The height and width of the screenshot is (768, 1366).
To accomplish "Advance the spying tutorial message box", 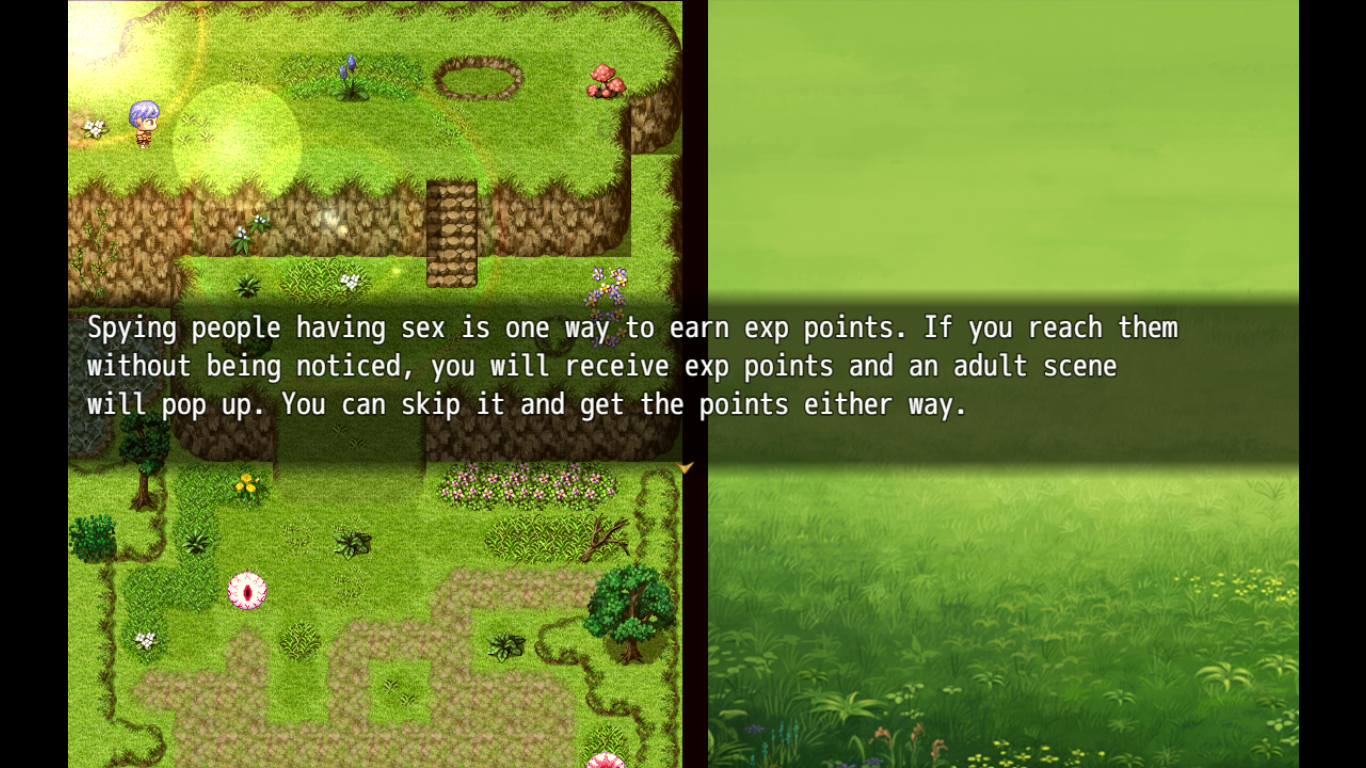I will tap(683, 380).
